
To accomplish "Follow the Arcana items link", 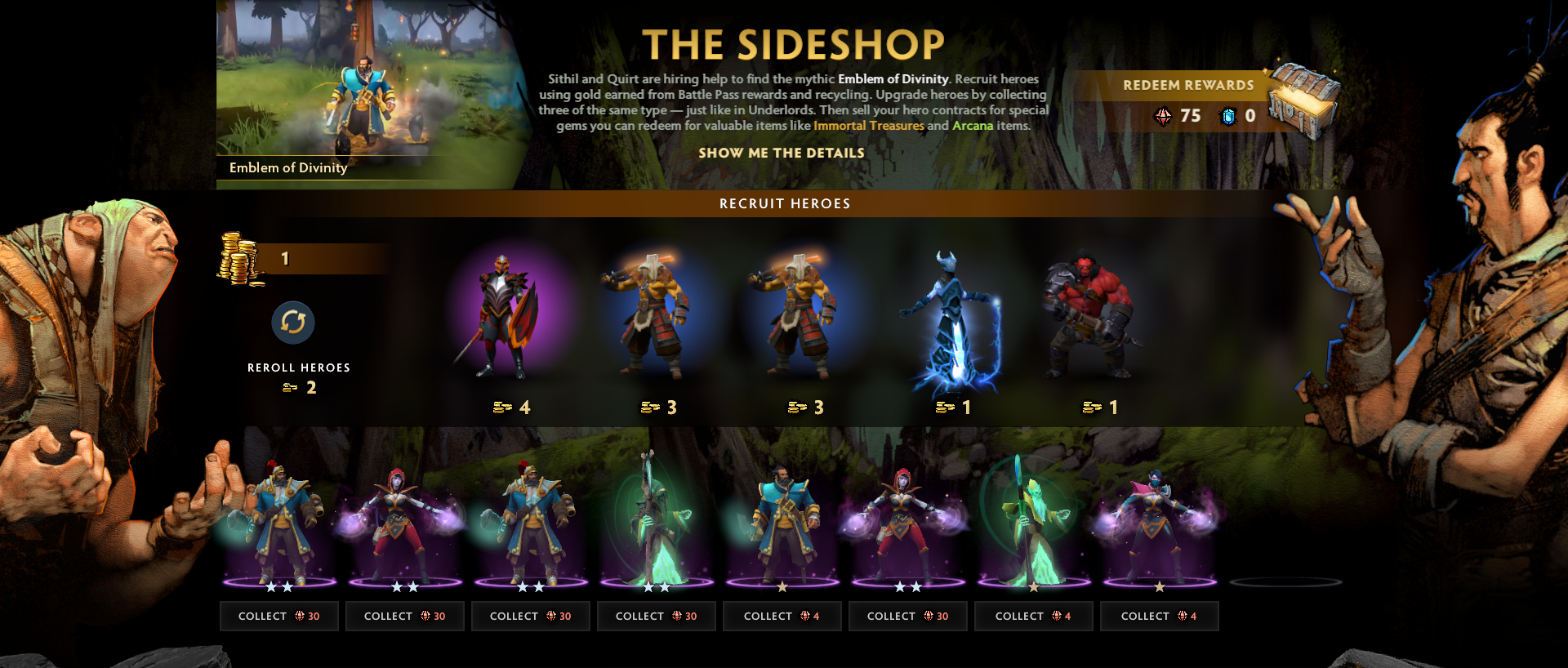I will click(973, 126).
